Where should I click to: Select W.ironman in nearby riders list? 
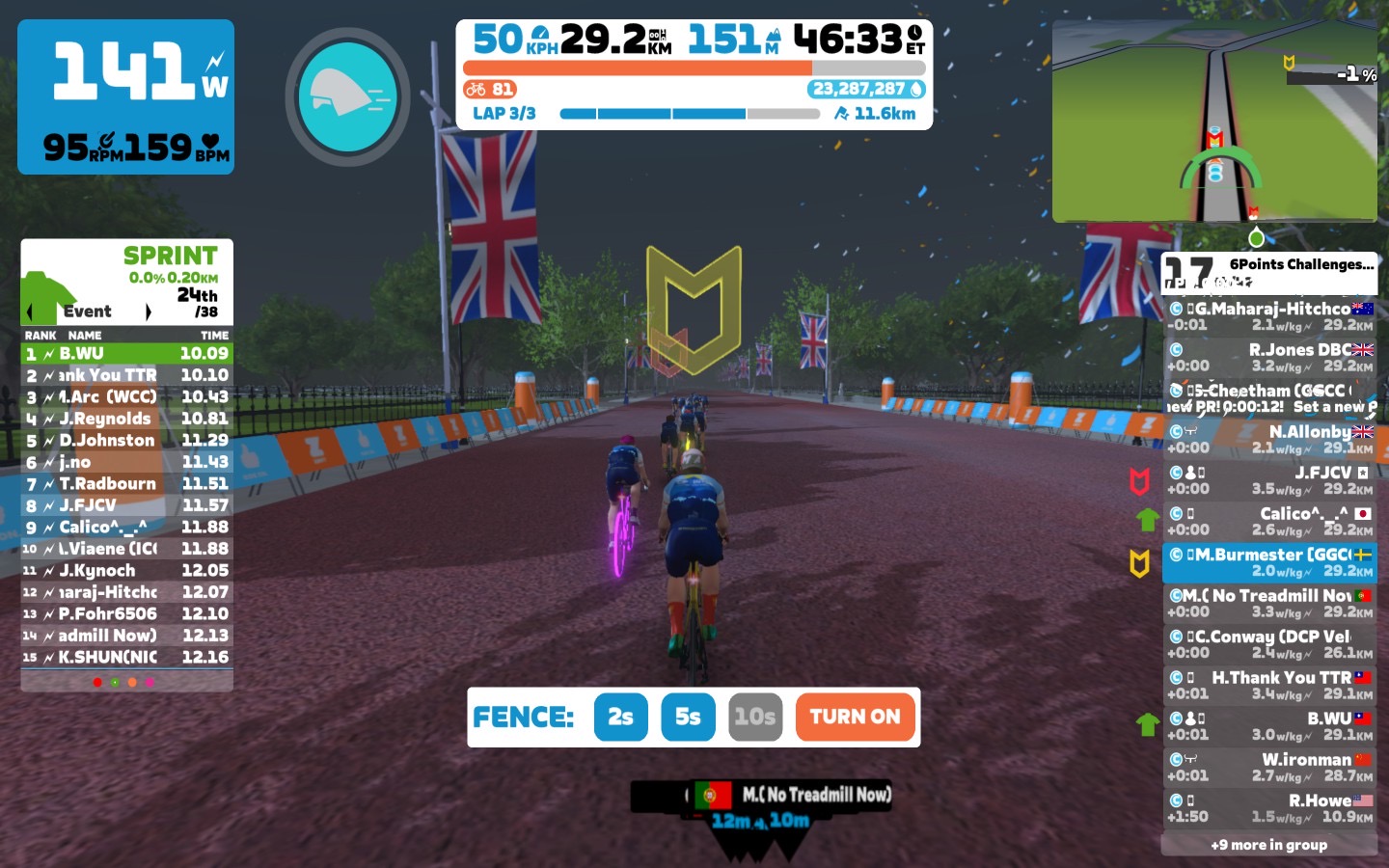(1269, 767)
